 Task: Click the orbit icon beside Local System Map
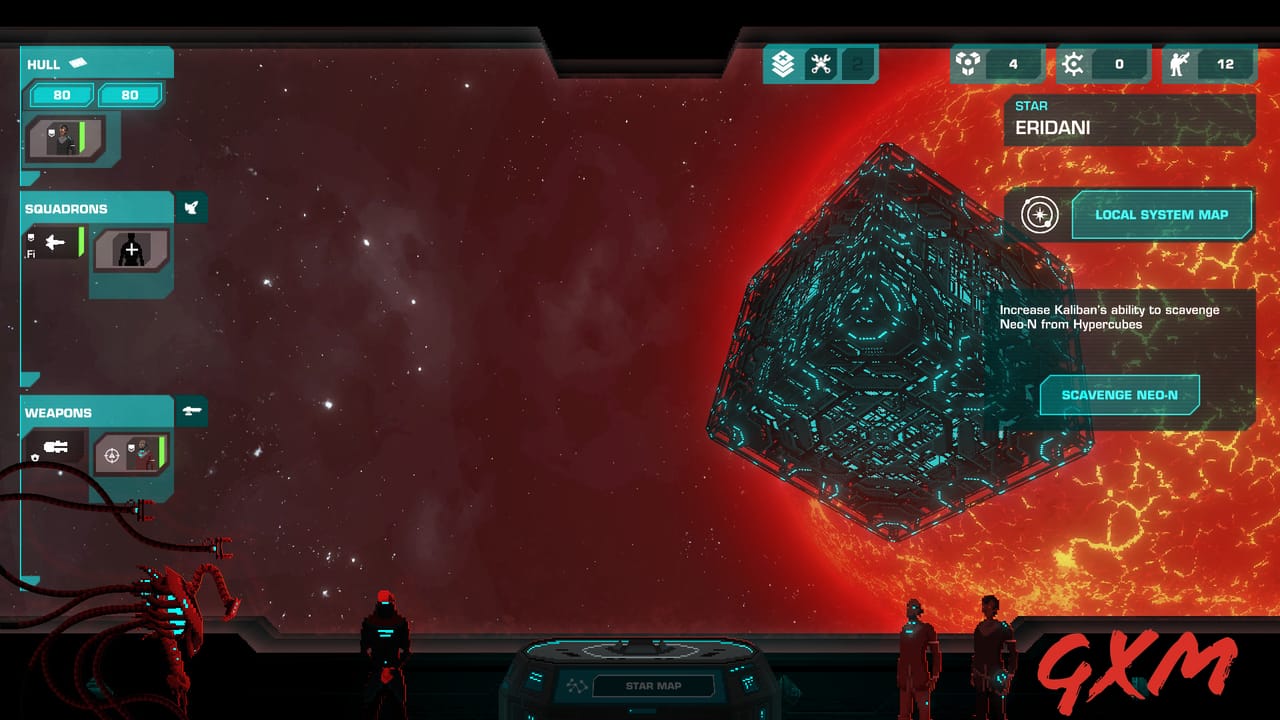pos(1039,214)
